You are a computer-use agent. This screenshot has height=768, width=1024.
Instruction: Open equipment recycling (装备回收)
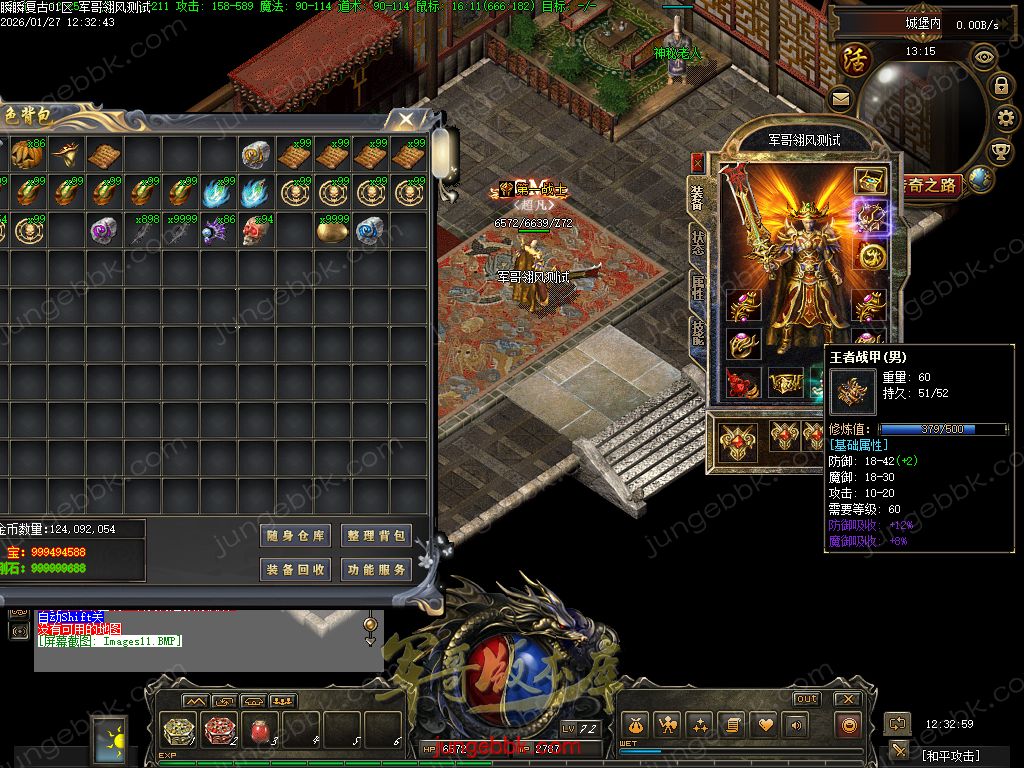295,569
